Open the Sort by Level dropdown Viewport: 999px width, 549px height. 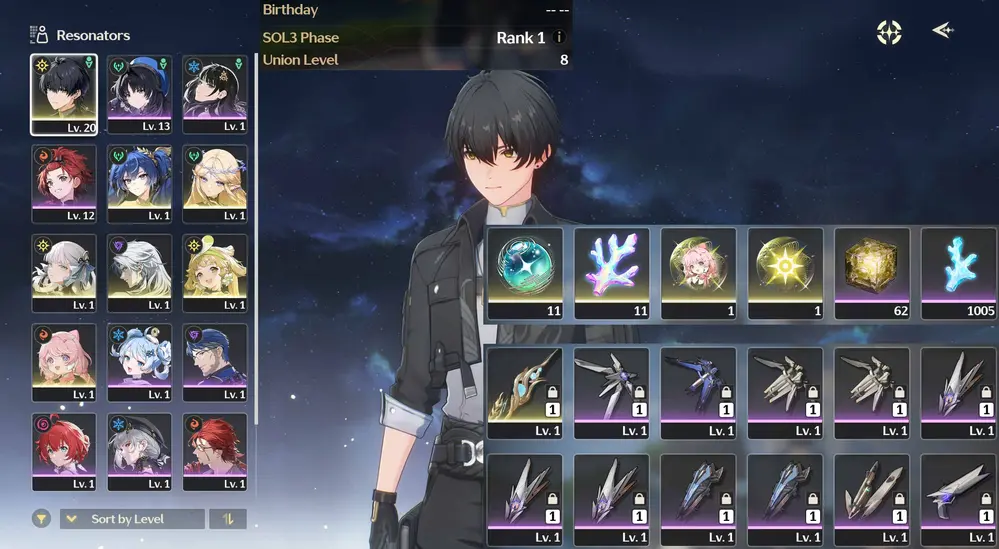pos(132,519)
